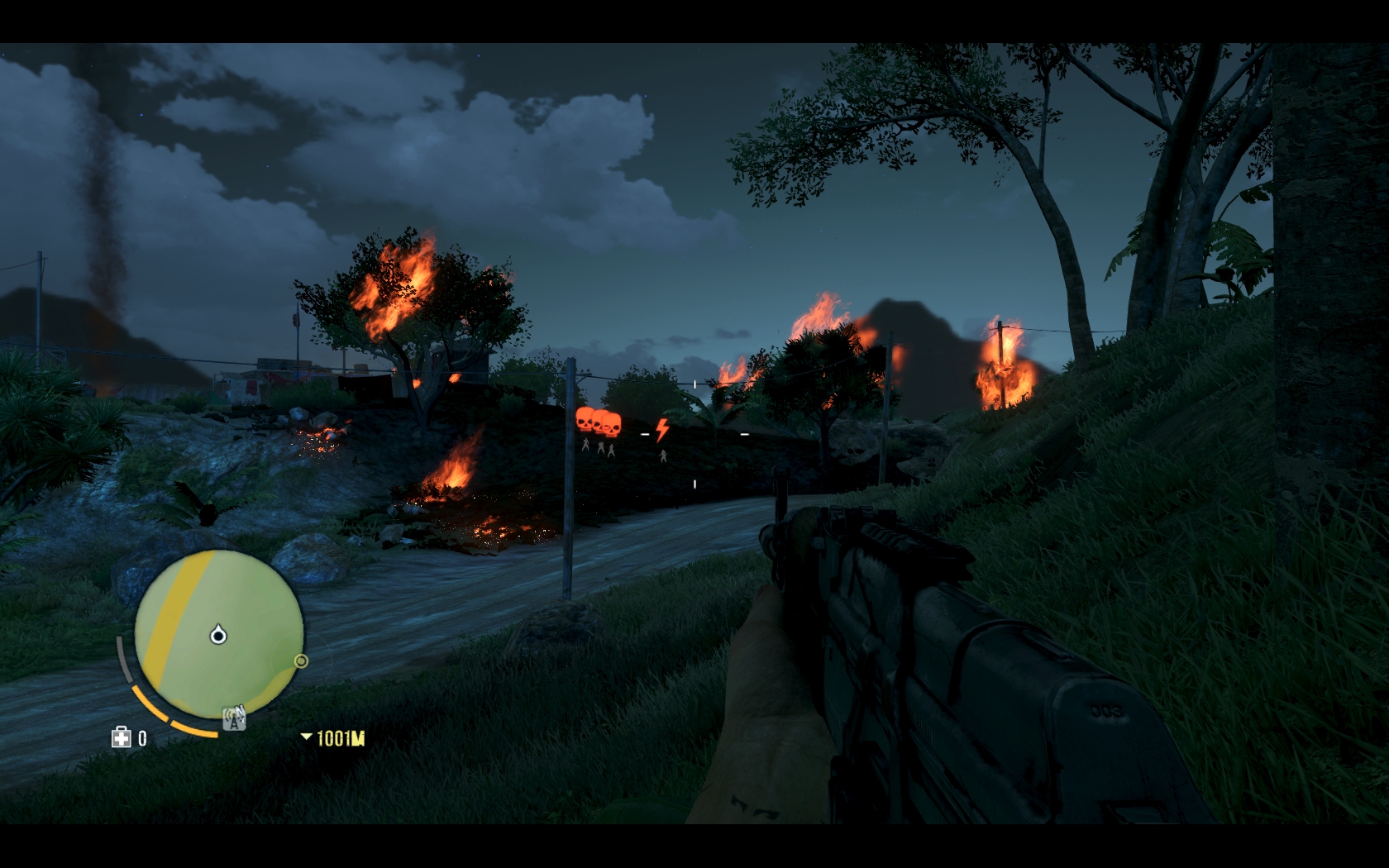Click the orange lightning bolt enemy marker
The image size is (1389, 868).
[x=661, y=430]
